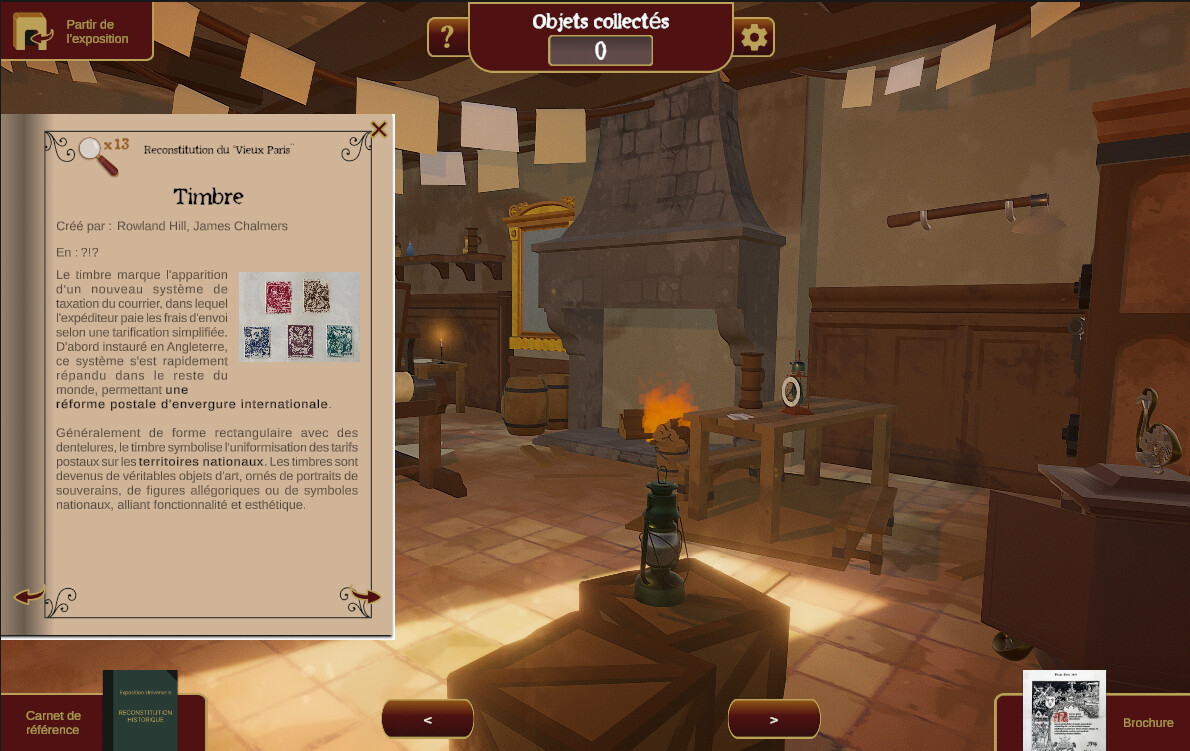
Task: Close the Timbre info page
Action: click(379, 129)
